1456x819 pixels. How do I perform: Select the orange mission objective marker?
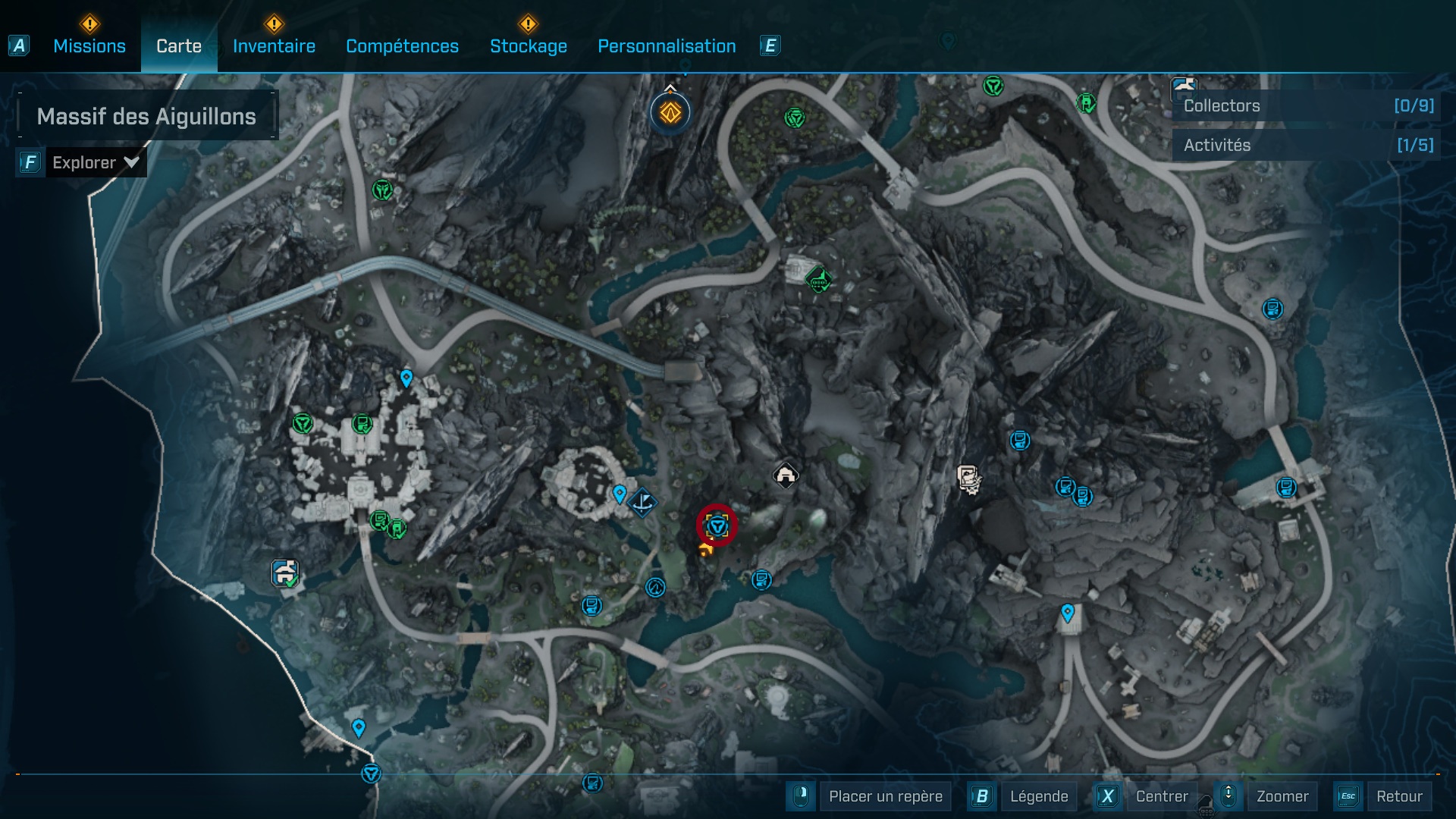[670, 113]
